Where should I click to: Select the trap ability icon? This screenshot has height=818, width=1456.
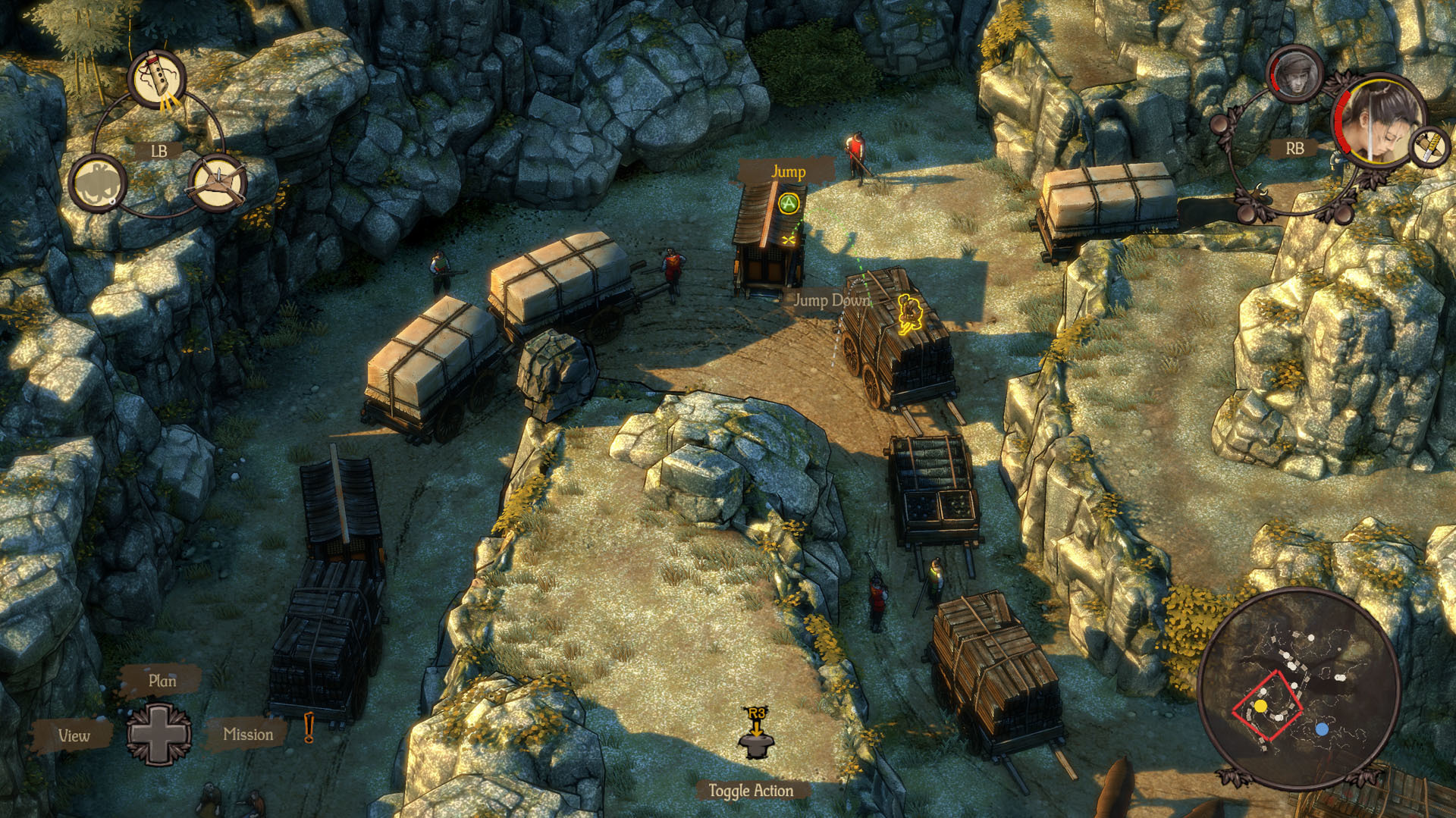[217, 183]
